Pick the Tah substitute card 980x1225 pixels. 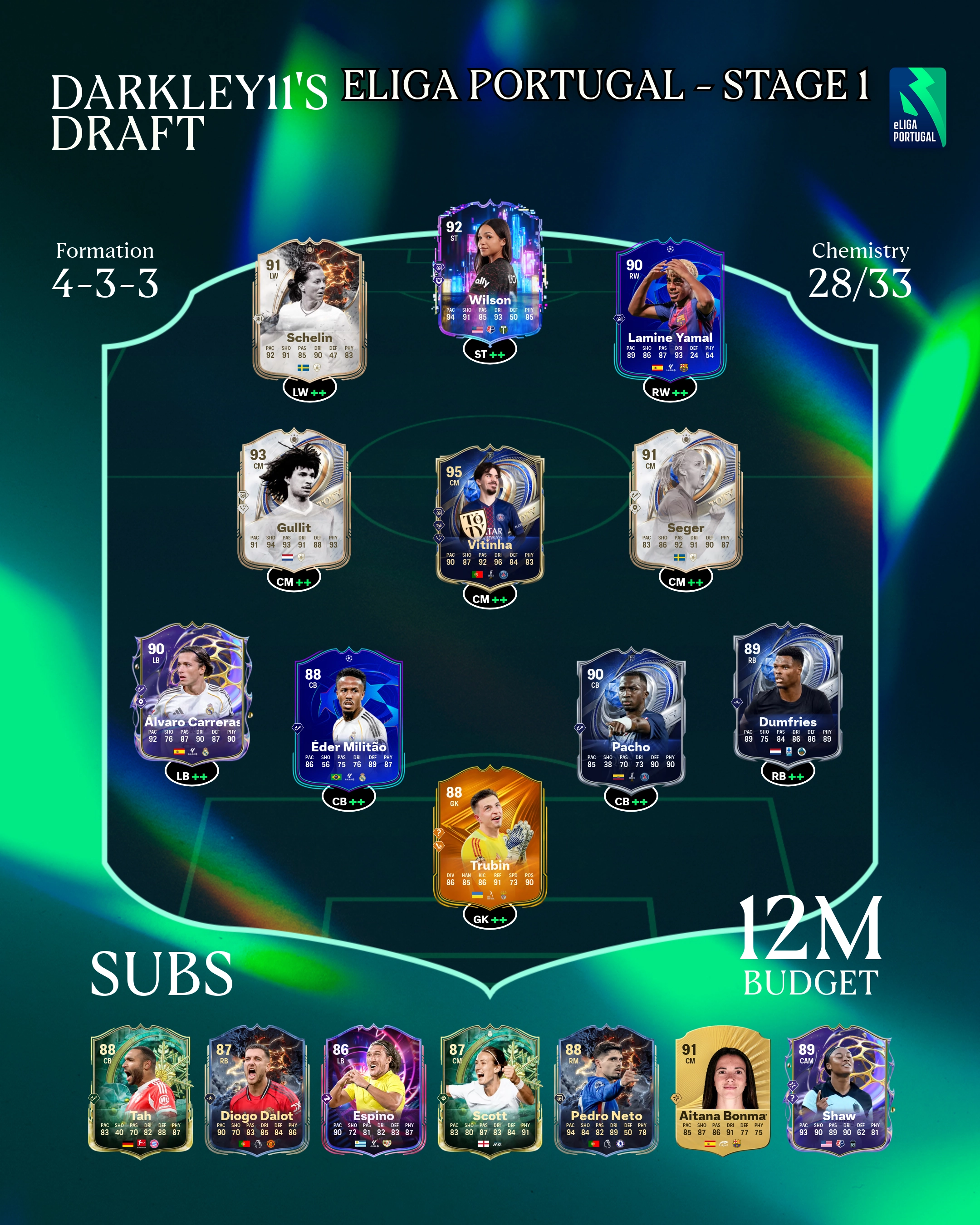click(x=140, y=1091)
